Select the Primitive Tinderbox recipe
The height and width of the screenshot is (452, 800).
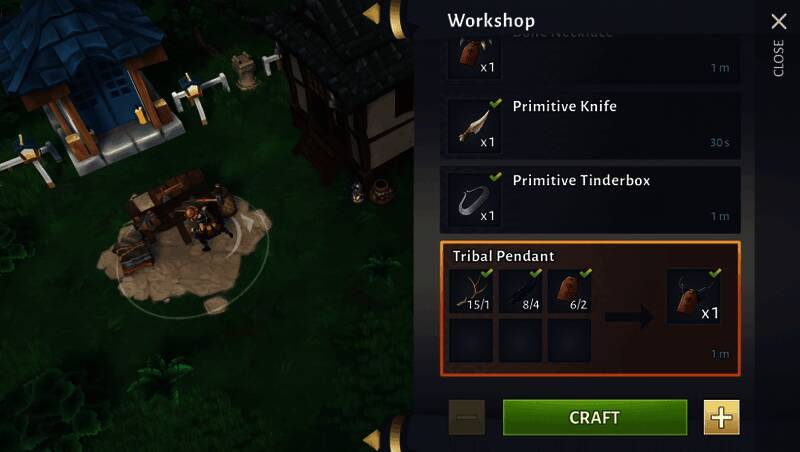(590, 198)
